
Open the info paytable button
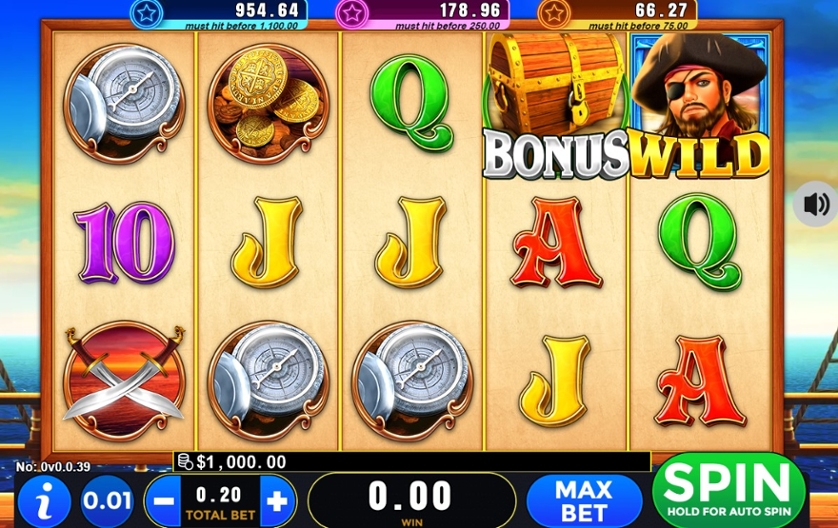click(x=46, y=498)
